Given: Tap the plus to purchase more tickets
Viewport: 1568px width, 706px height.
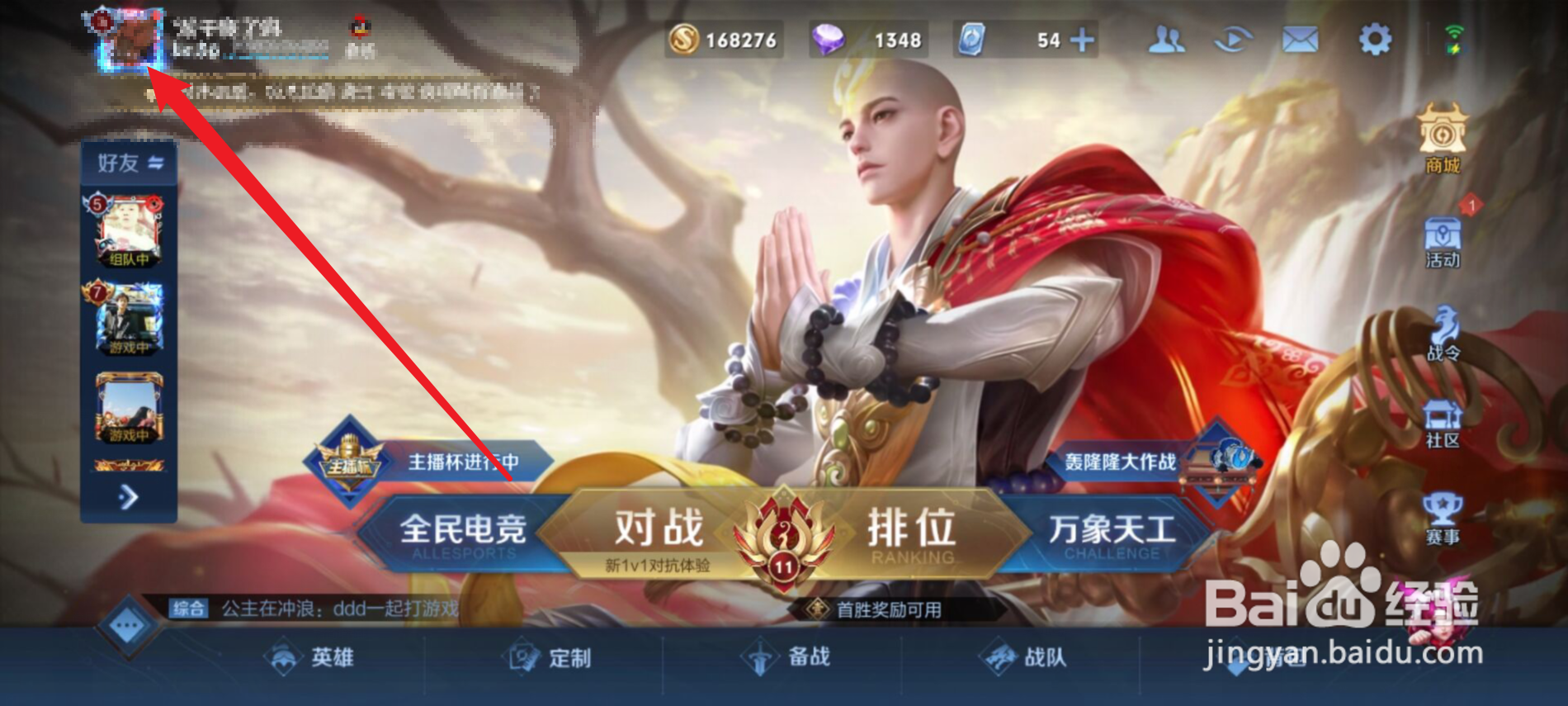Looking at the screenshot, I should coord(1082,40).
